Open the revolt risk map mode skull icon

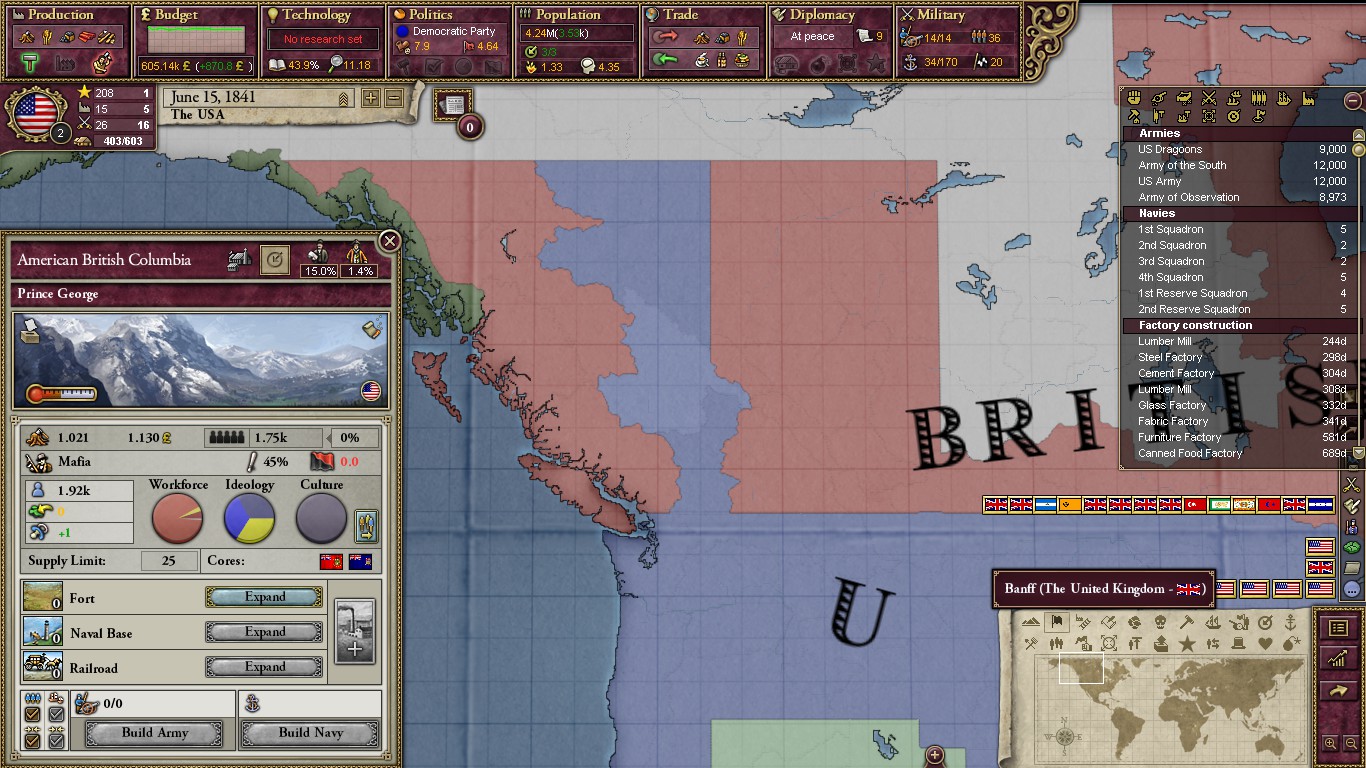(x=1161, y=621)
